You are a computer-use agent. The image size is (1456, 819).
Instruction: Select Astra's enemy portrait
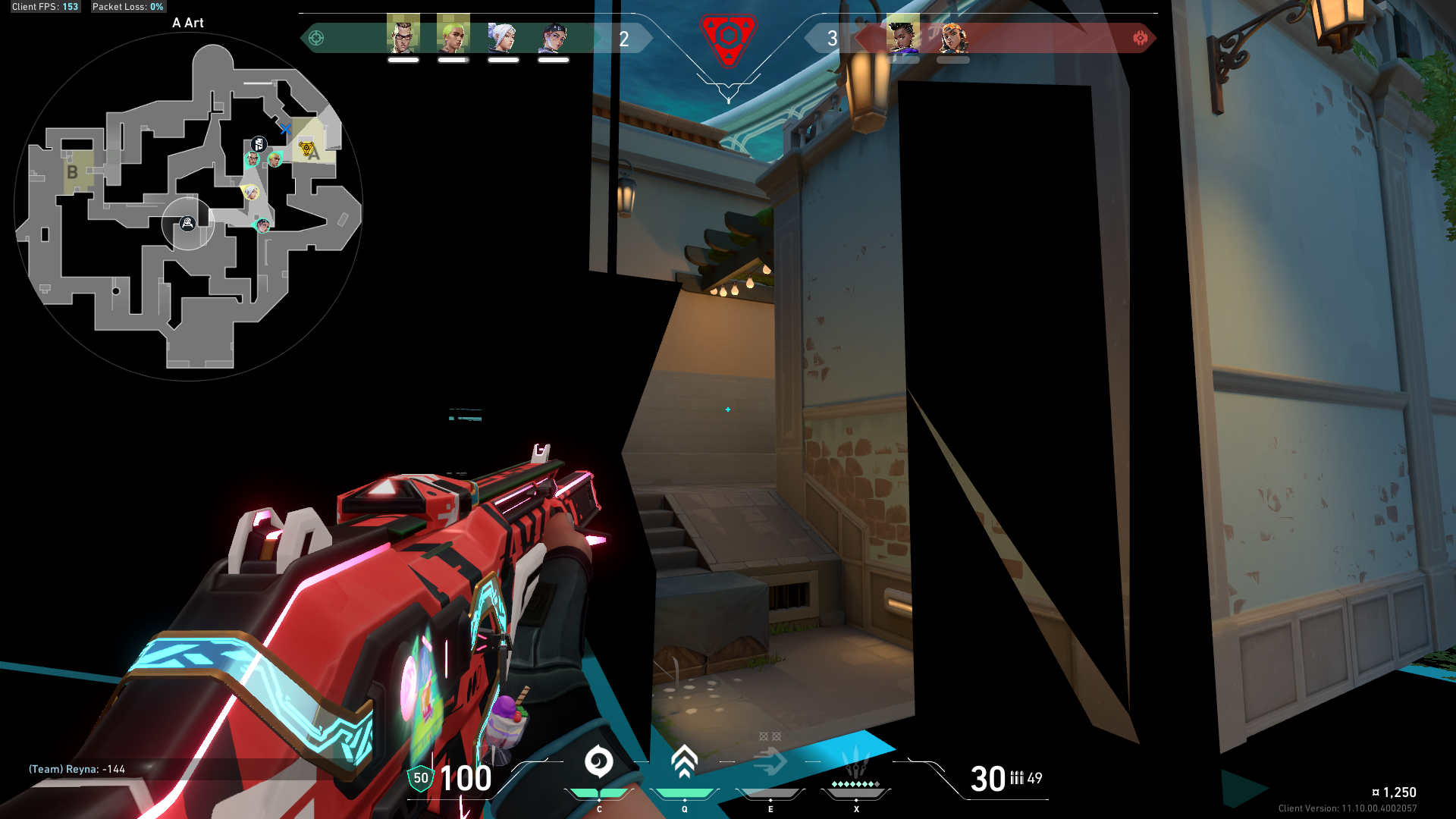coord(902,35)
